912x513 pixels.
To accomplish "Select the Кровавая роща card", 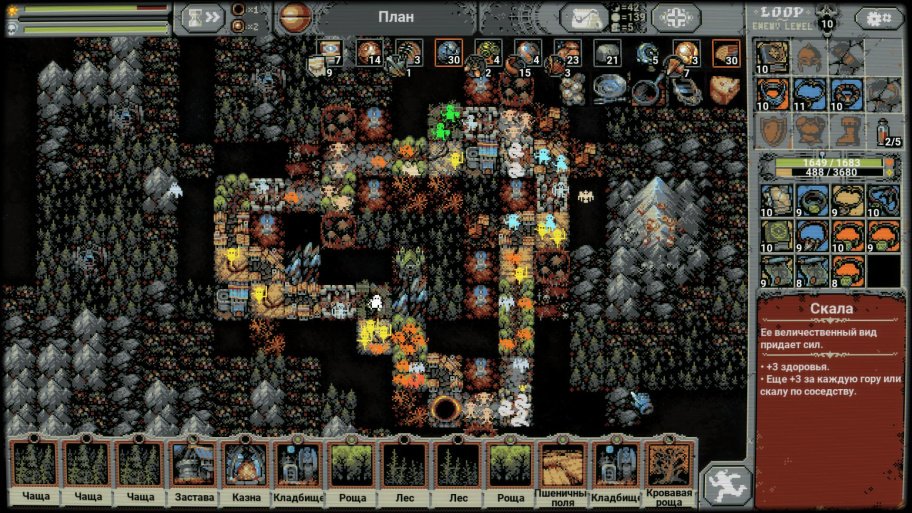I will pos(669,469).
